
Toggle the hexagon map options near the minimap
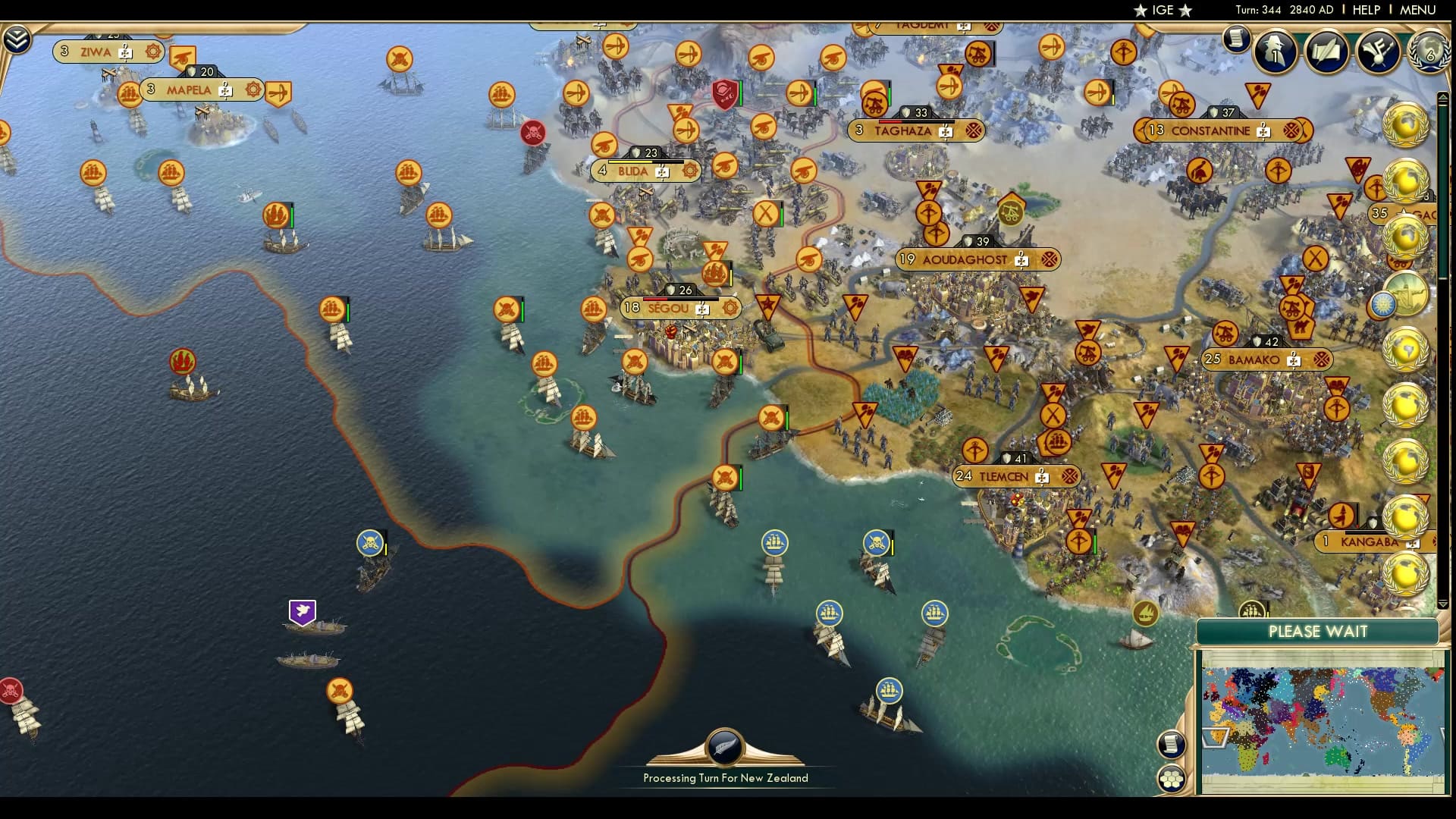coord(1172,780)
